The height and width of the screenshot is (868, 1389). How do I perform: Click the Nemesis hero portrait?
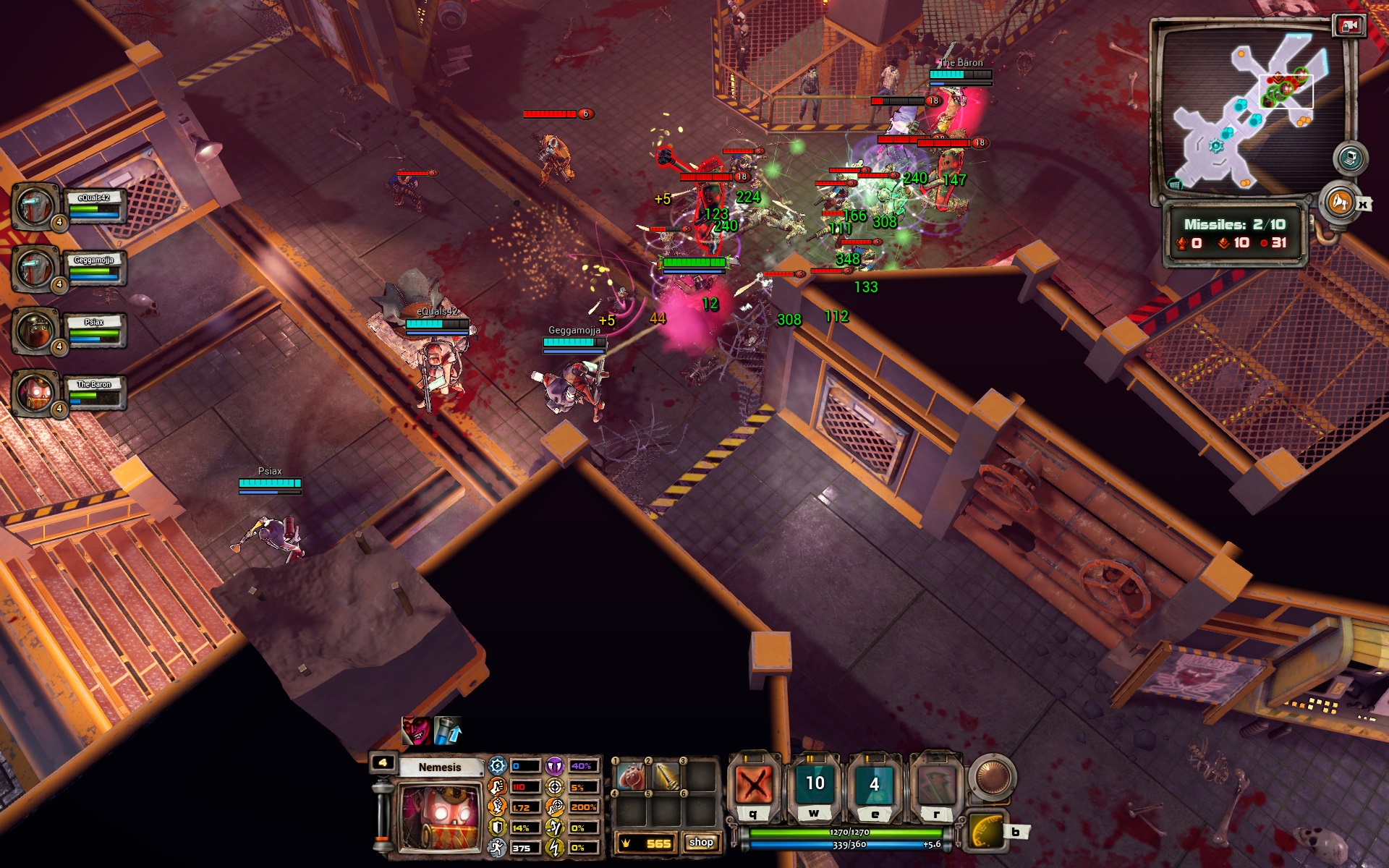tap(439, 817)
